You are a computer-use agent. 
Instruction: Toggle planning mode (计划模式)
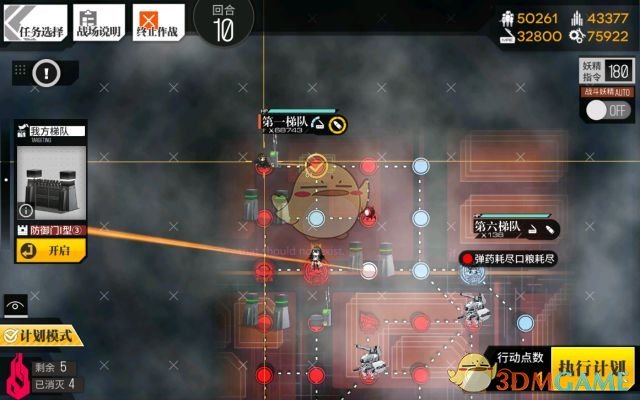click(x=40, y=337)
